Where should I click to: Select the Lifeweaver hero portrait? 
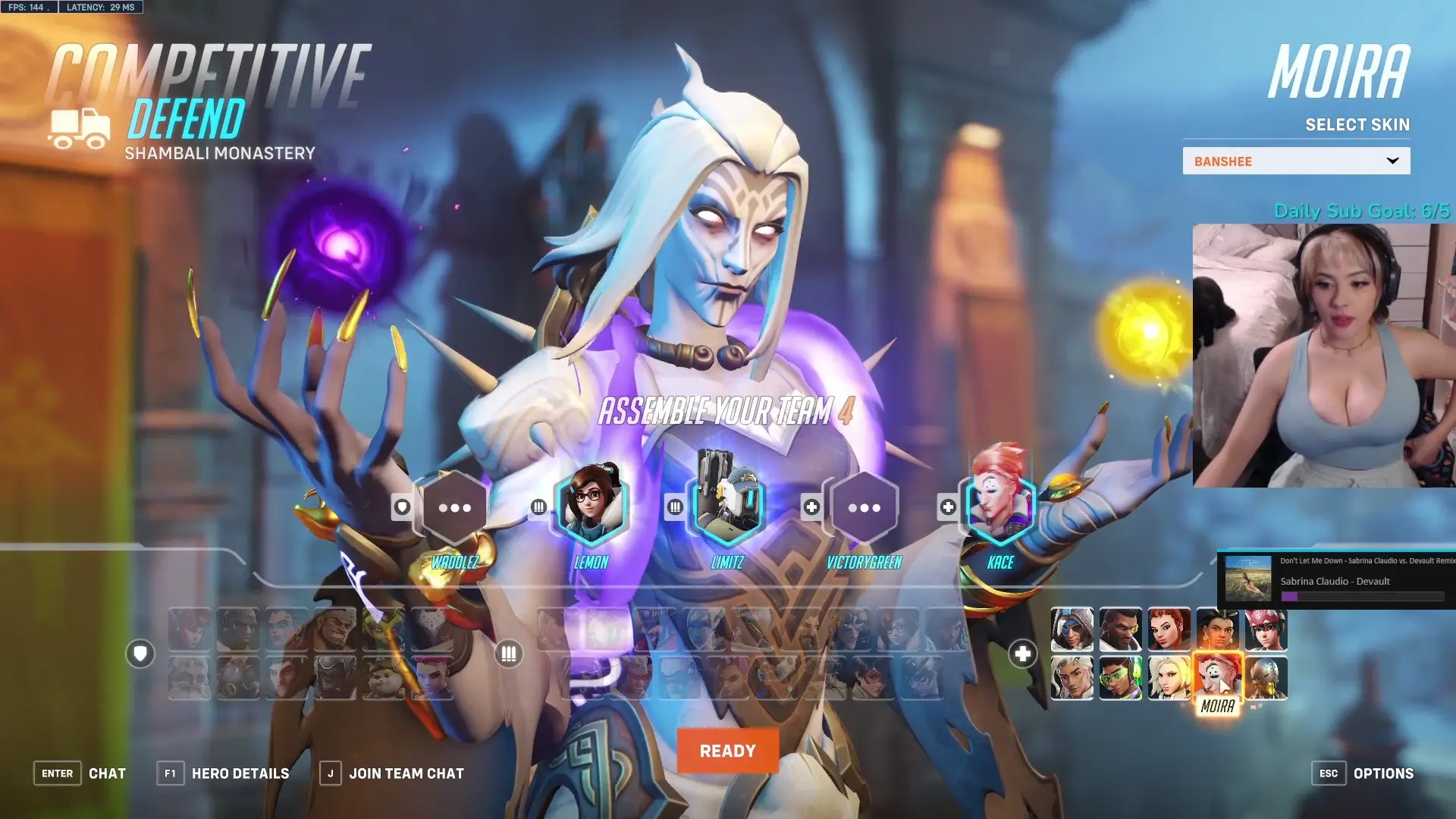tap(1072, 678)
